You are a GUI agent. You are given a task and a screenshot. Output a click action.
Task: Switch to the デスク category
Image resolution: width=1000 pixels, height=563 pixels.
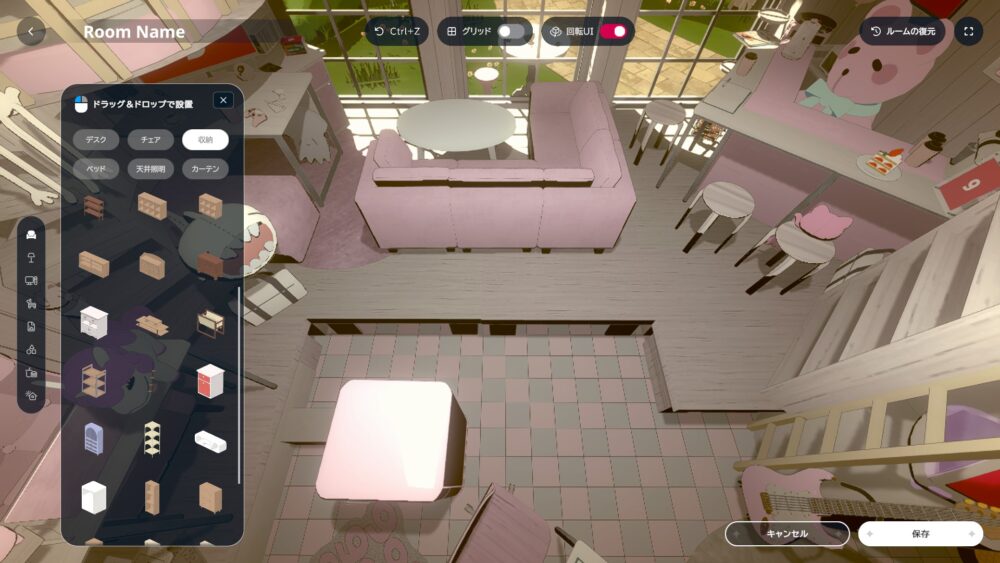[x=96, y=140]
